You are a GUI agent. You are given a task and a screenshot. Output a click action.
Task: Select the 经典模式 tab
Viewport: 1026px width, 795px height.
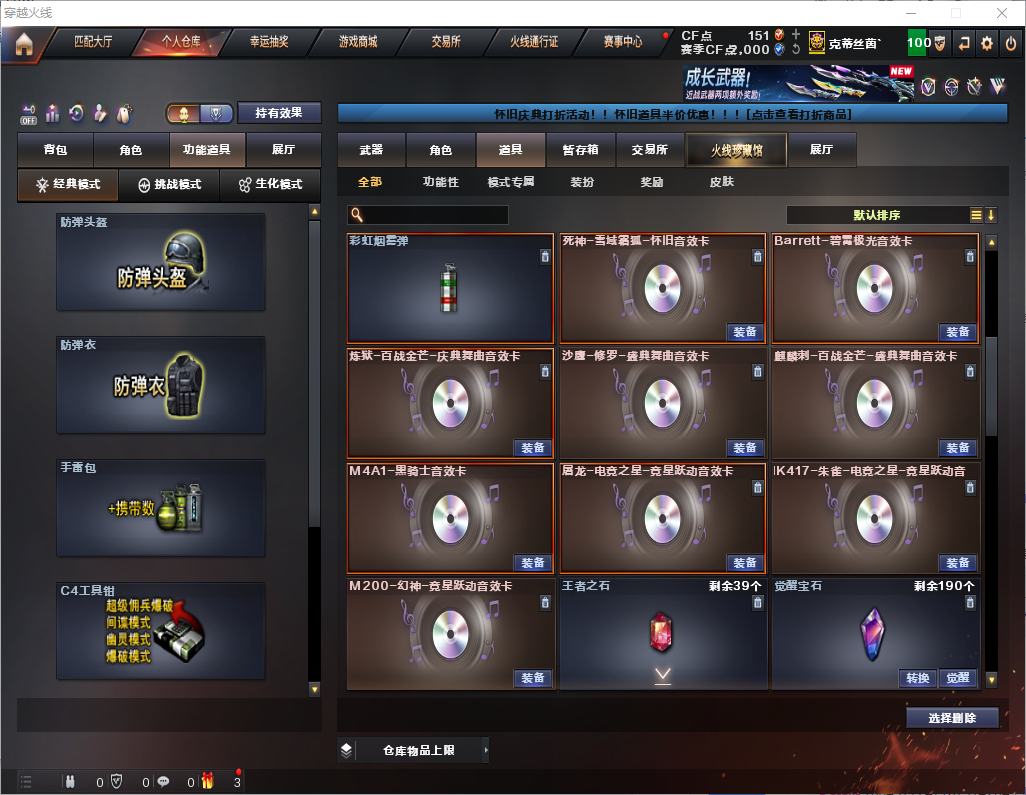tap(68, 185)
